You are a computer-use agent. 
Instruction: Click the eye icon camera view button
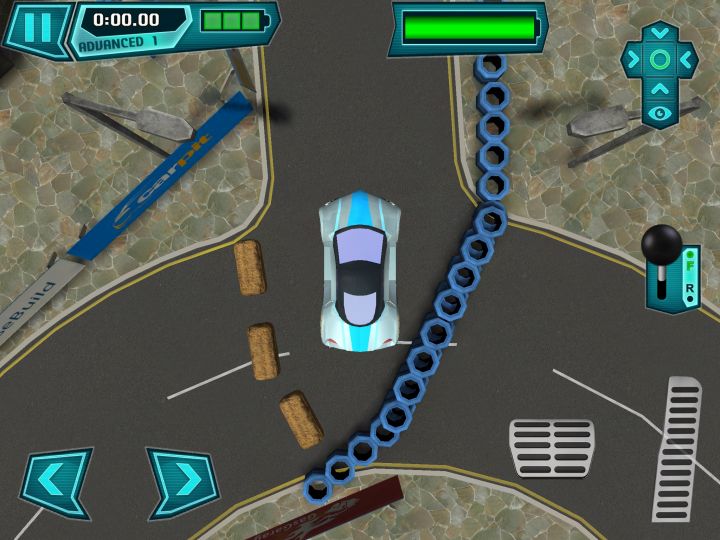[660, 114]
